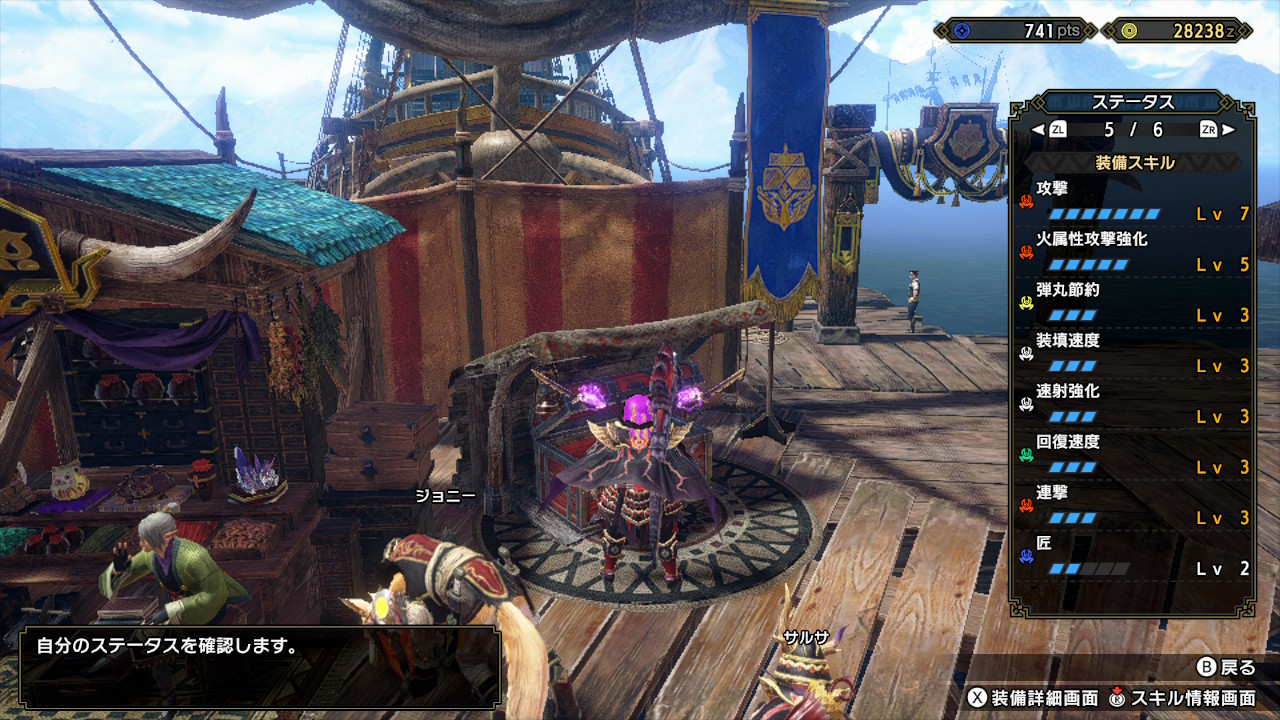
Task: Highlight the 装填速度 skill entry
Action: (x=1134, y=353)
